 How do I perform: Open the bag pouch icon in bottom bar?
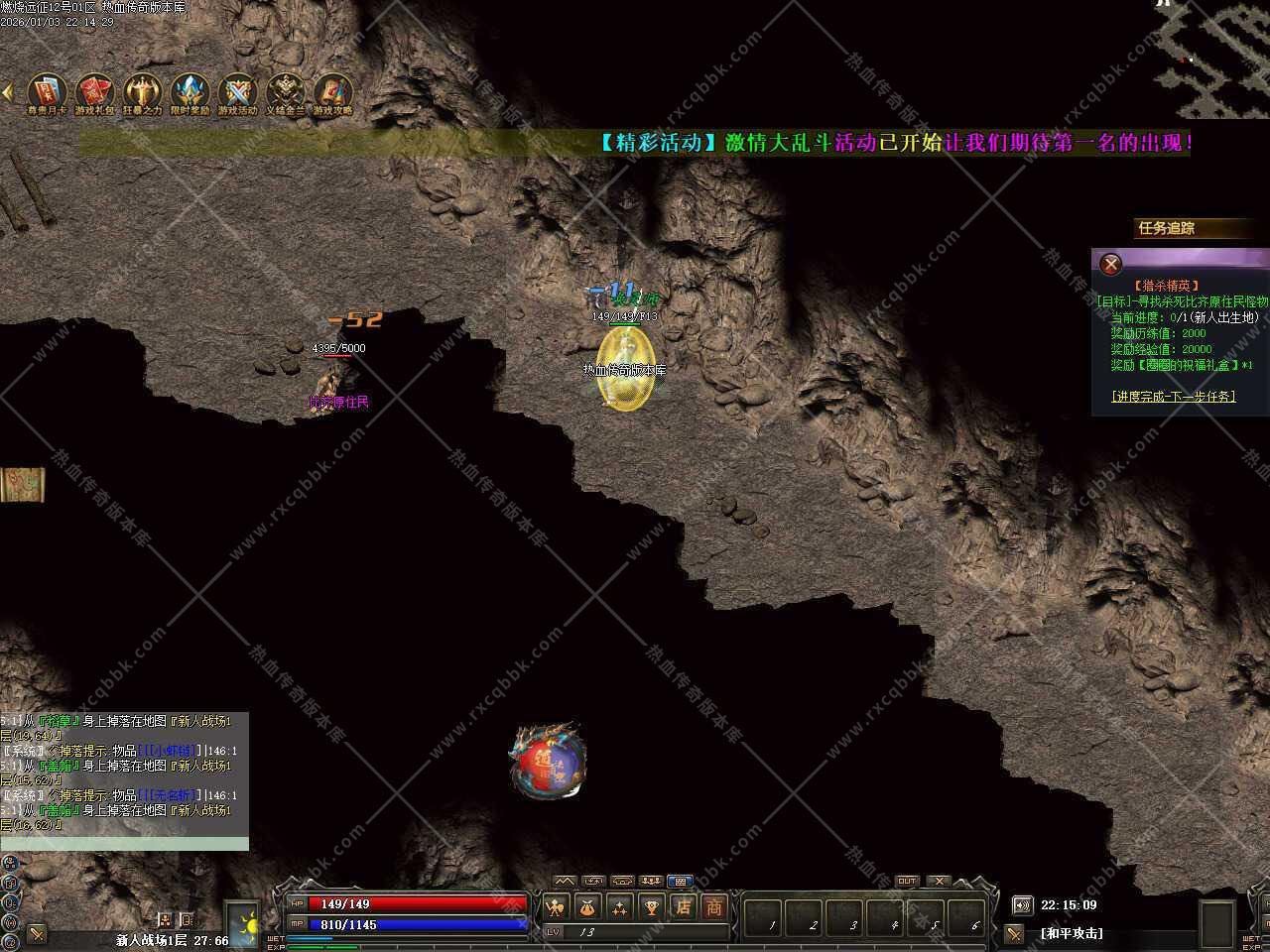[x=588, y=906]
